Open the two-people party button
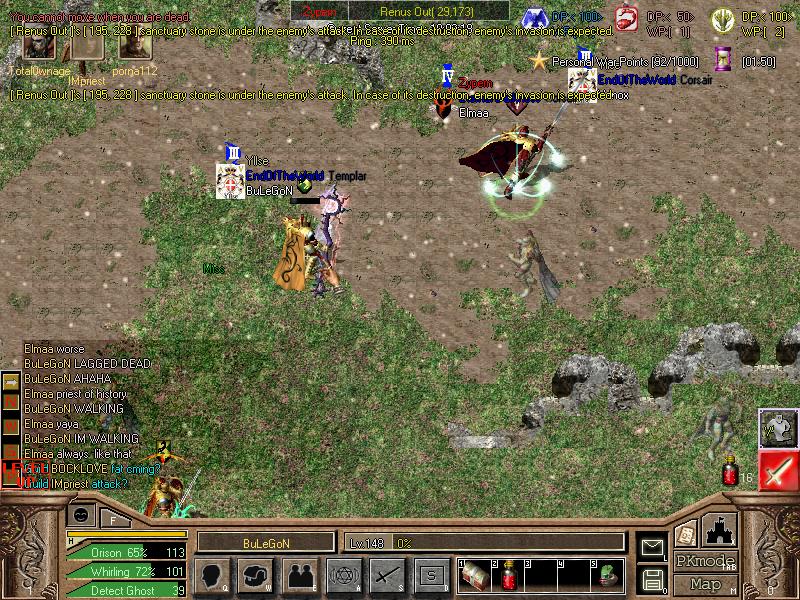 coord(299,575)
